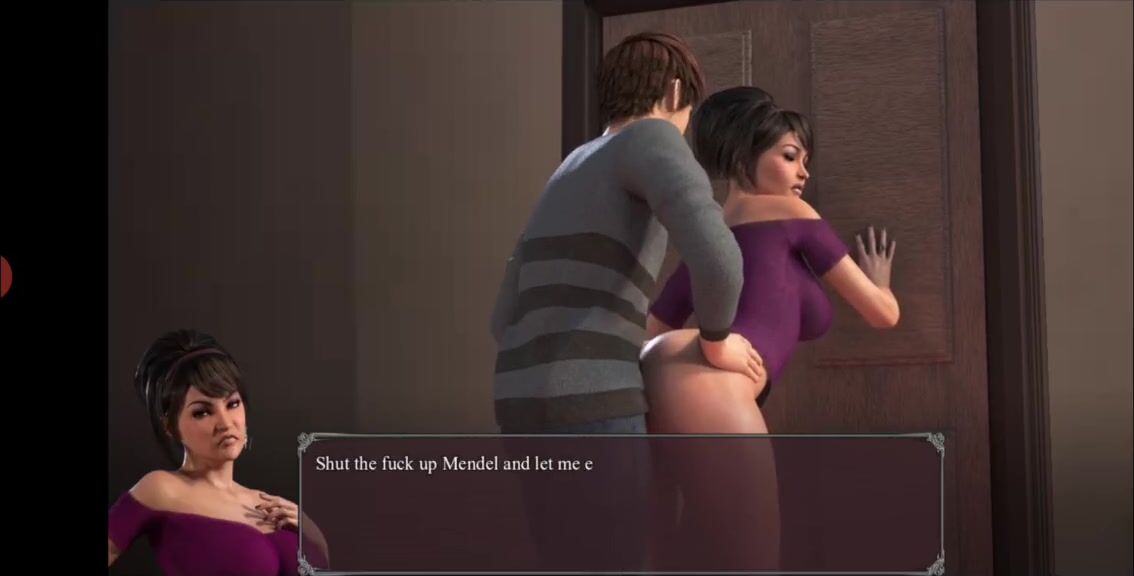Tap the red circle overlay at screen edge
1134x576 pixels.
[x=4, y=276]
